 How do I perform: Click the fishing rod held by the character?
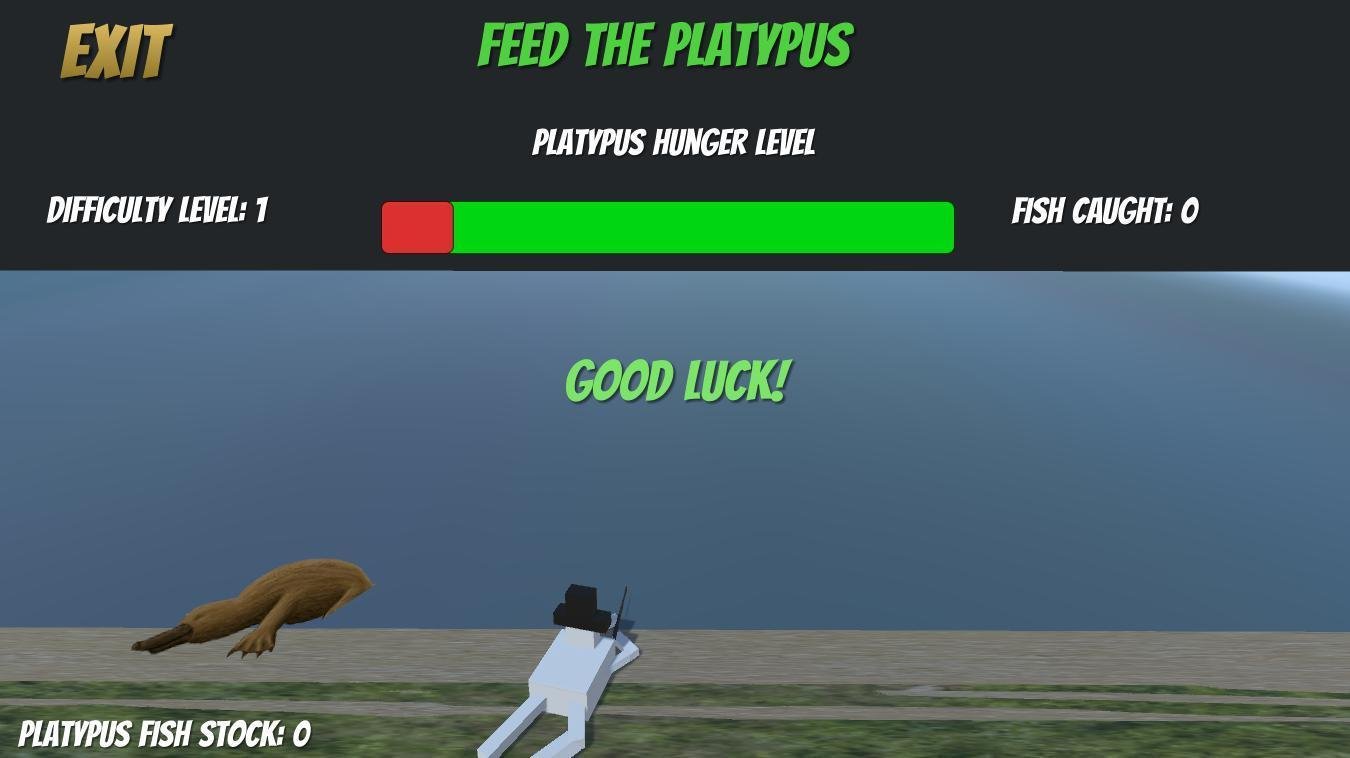(x=620, y=605)
